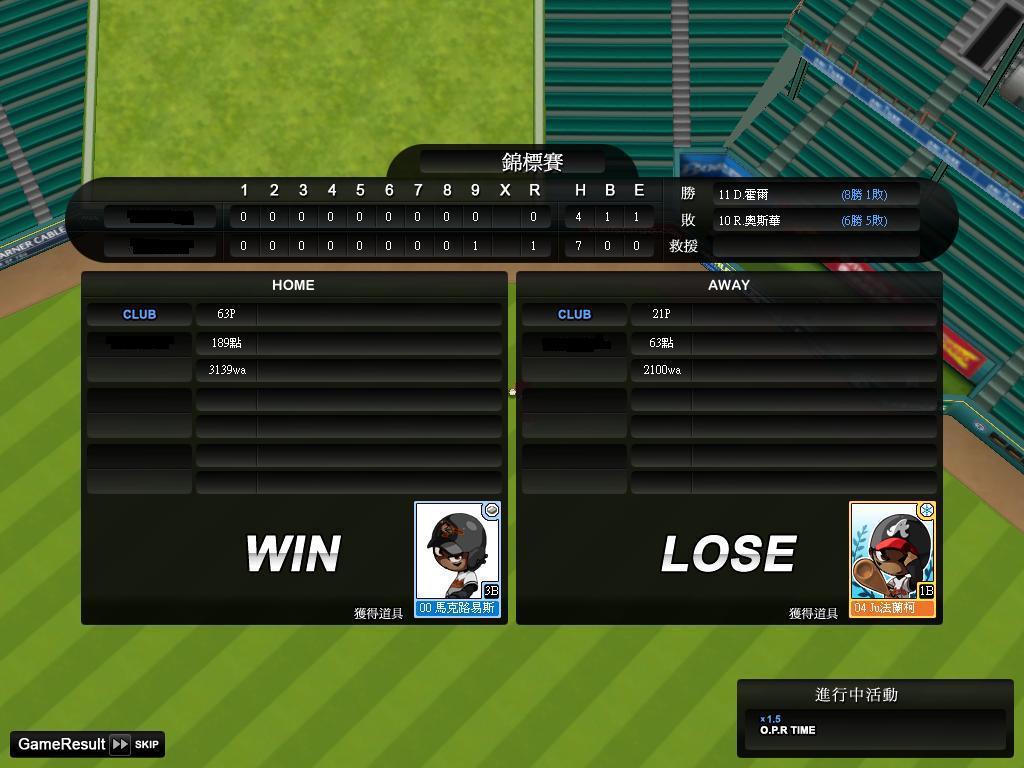Viewport: 1024px width, 768px height.
Task: Skip the game result screen
Action: click(x=136, y=744)
